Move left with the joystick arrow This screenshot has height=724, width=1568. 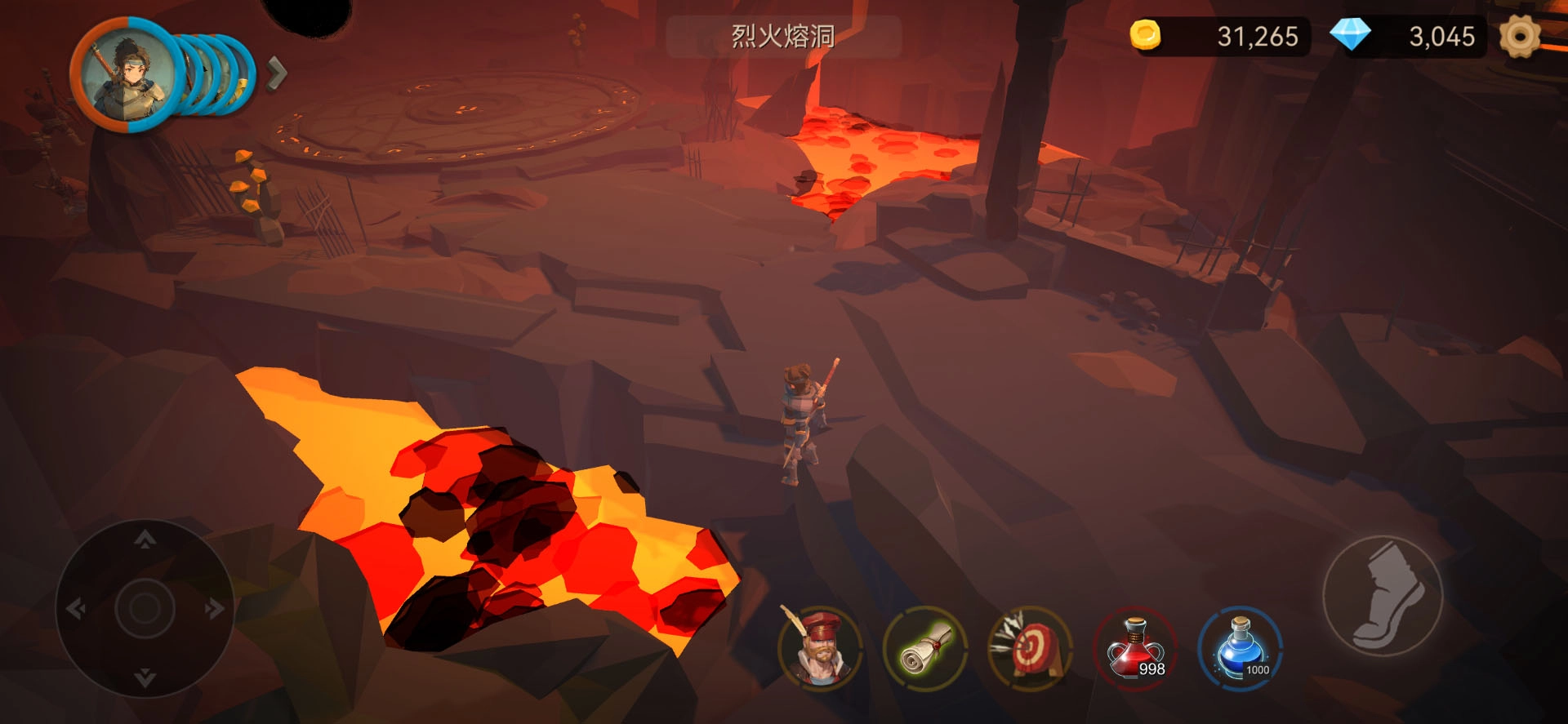click(76, 609)
